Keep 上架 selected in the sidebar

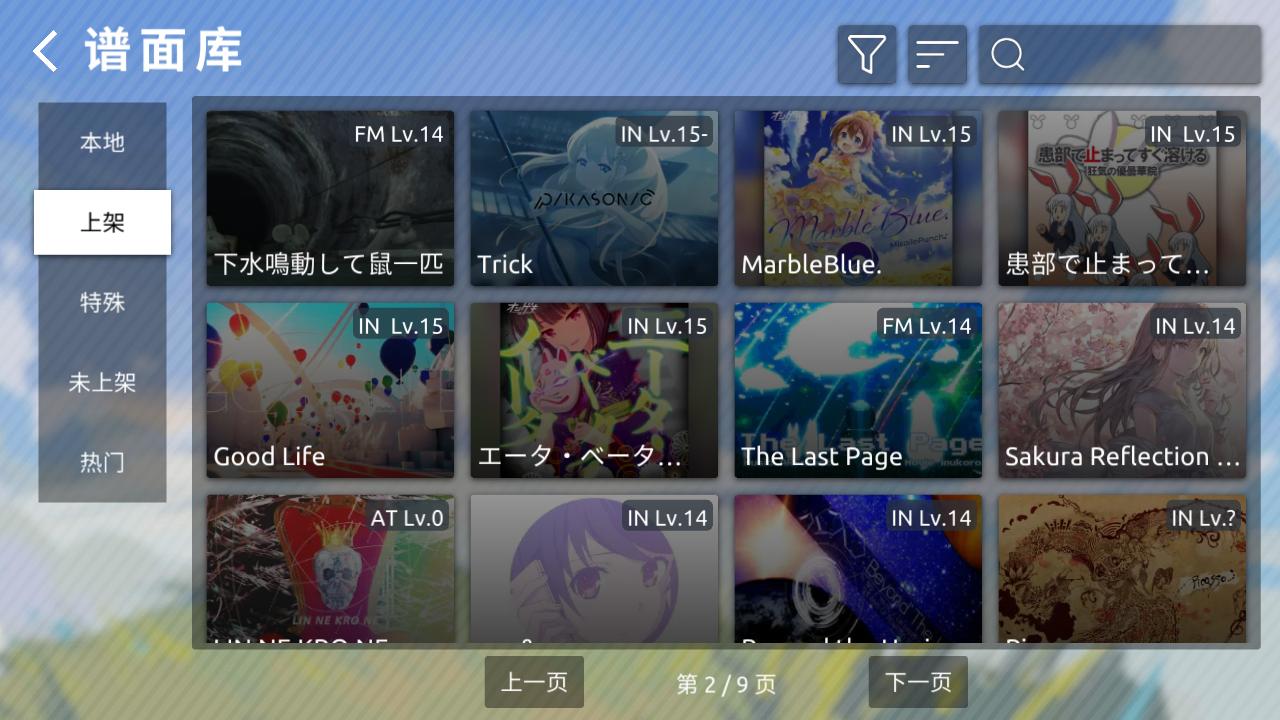point(102,223)
